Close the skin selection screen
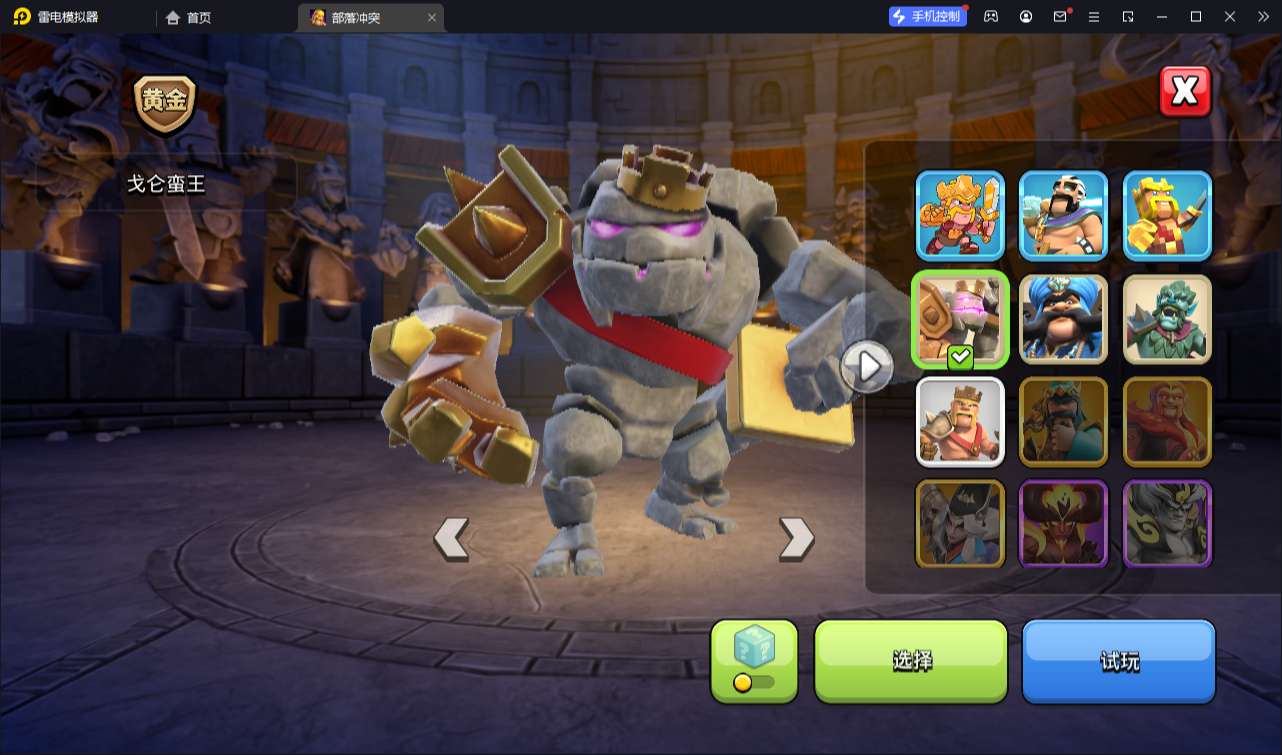 [1185, 92]
